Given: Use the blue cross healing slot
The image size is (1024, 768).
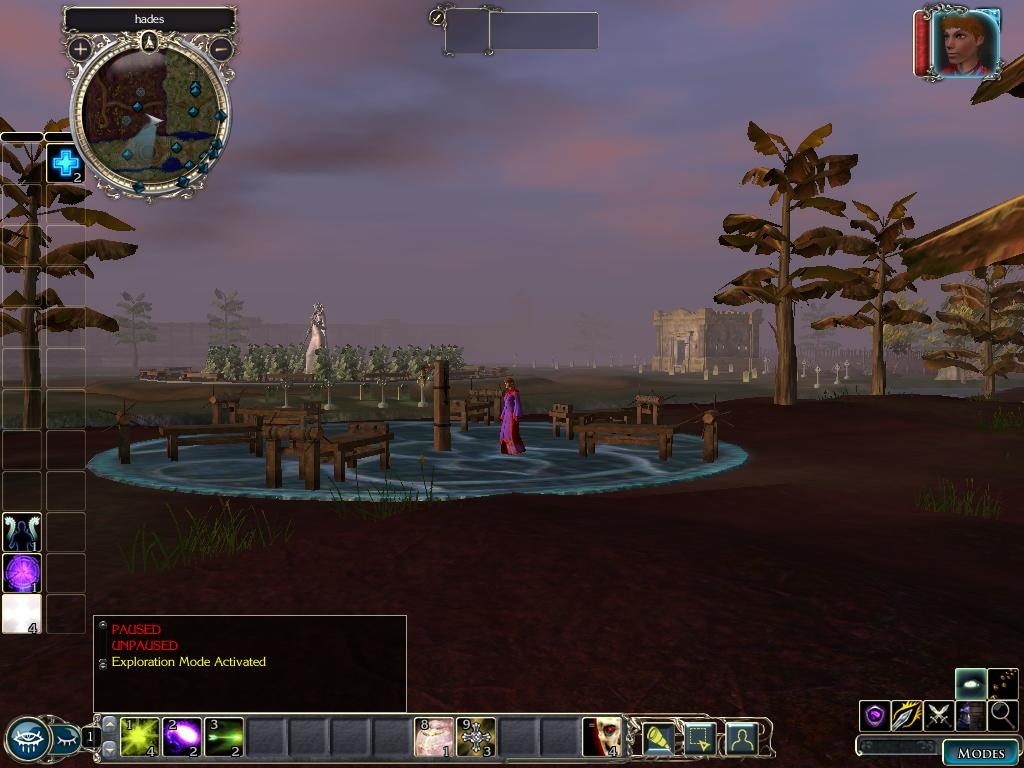Looking at the screenshot, I should [x=65, y=163].
